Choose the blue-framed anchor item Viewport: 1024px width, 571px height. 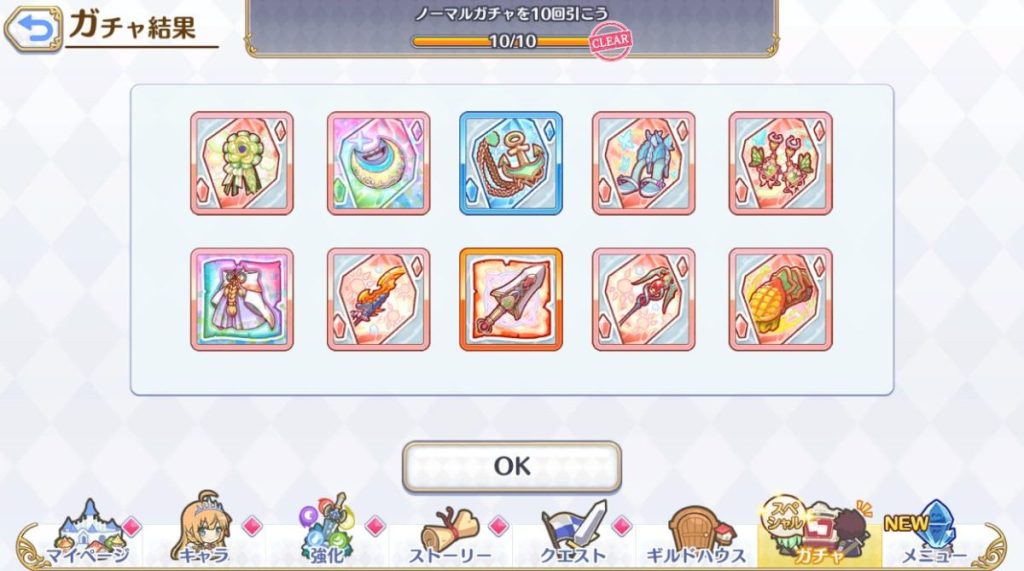511,163
